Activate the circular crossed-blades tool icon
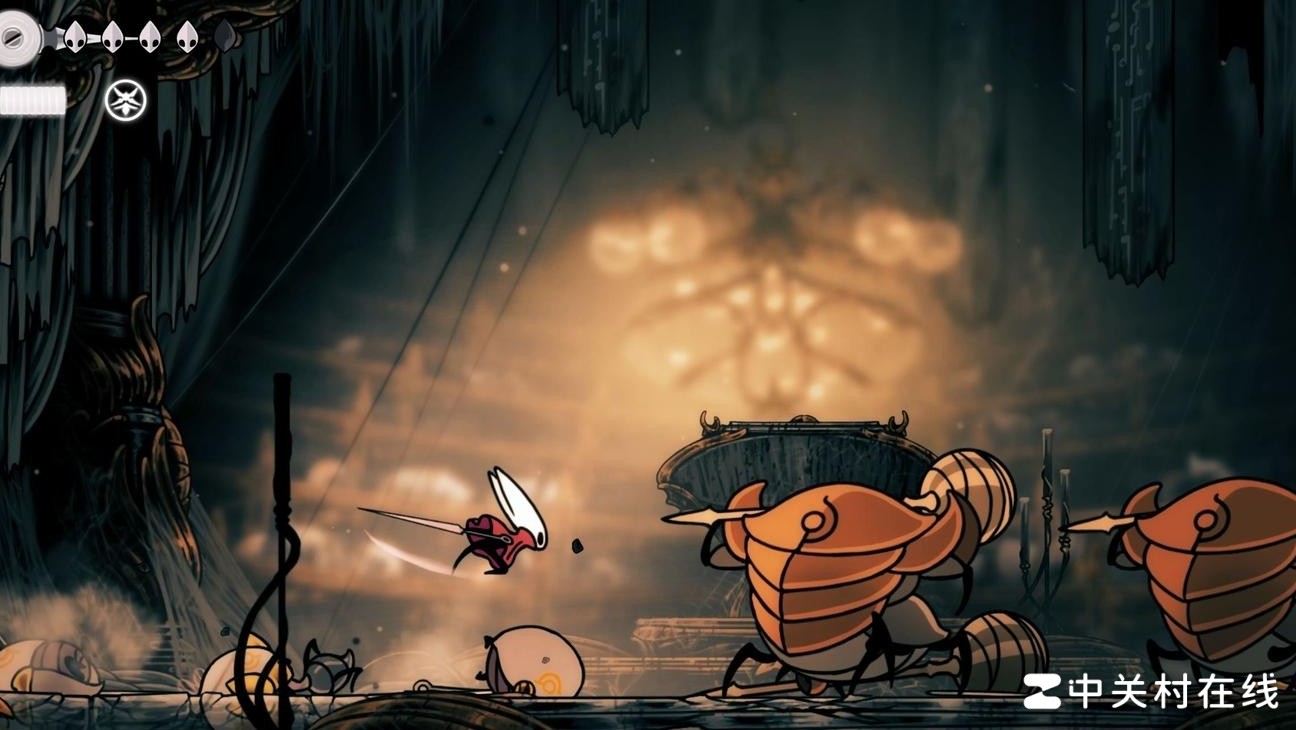The width and height of the screenshot is (1296, 730). tap(126, 100)
